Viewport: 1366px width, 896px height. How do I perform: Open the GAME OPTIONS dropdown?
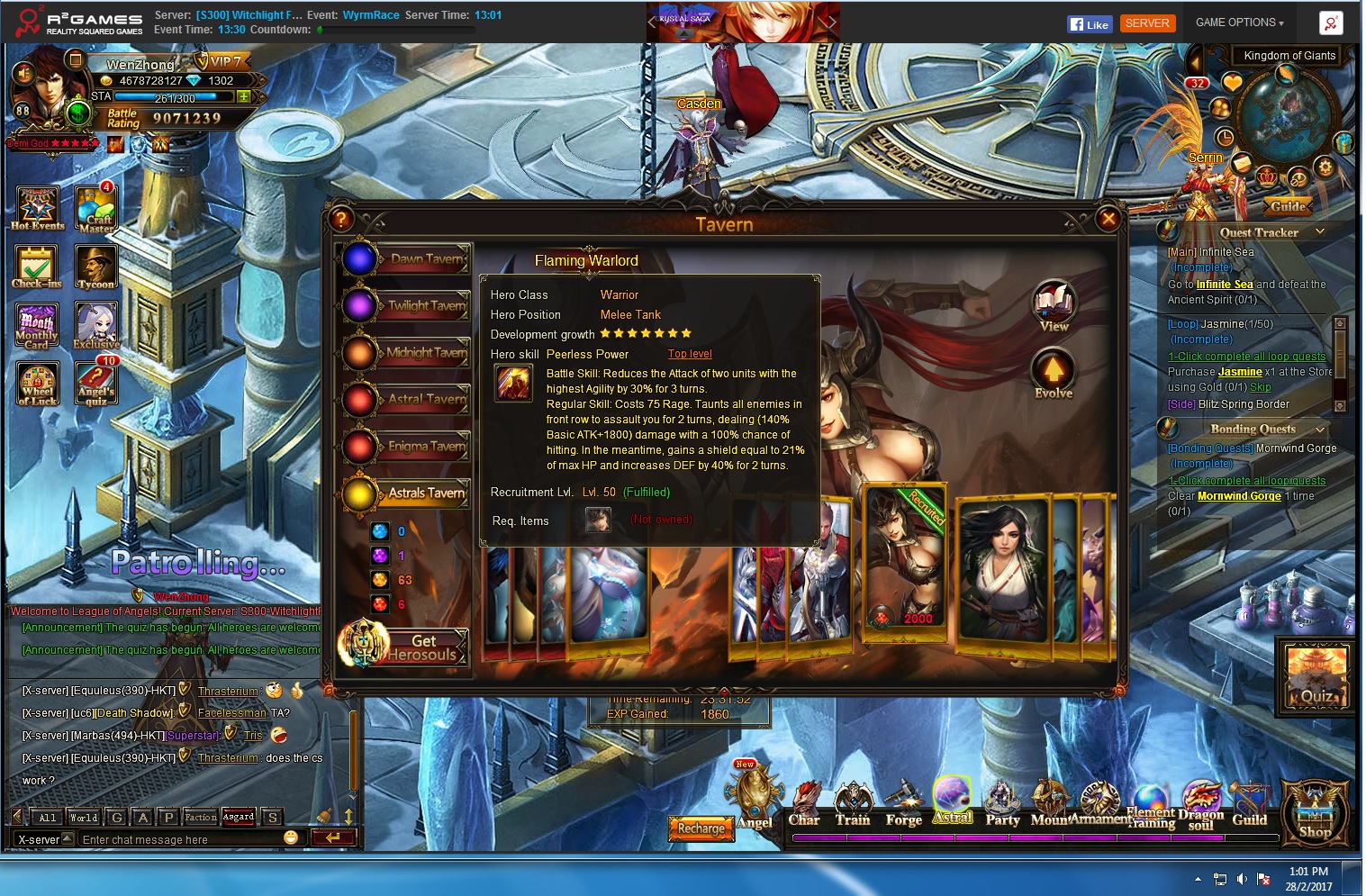pos(1239,23)
